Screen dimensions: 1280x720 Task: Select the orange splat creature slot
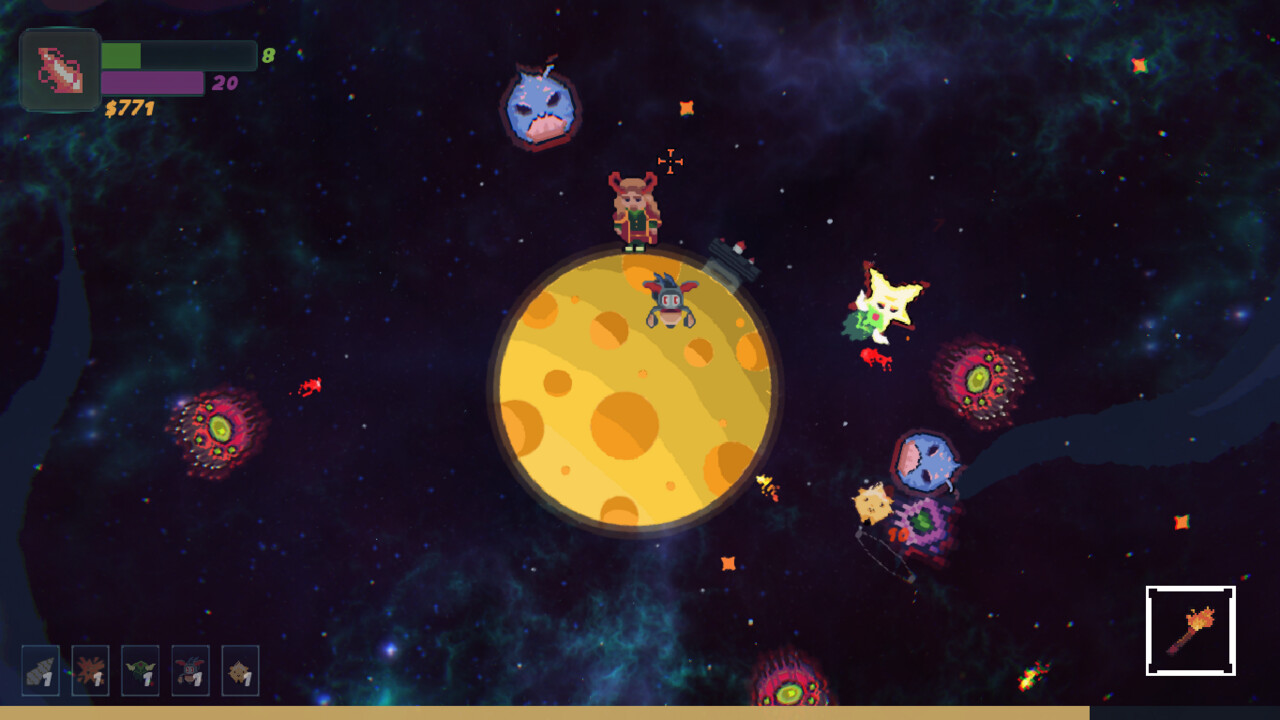point(91,670)
